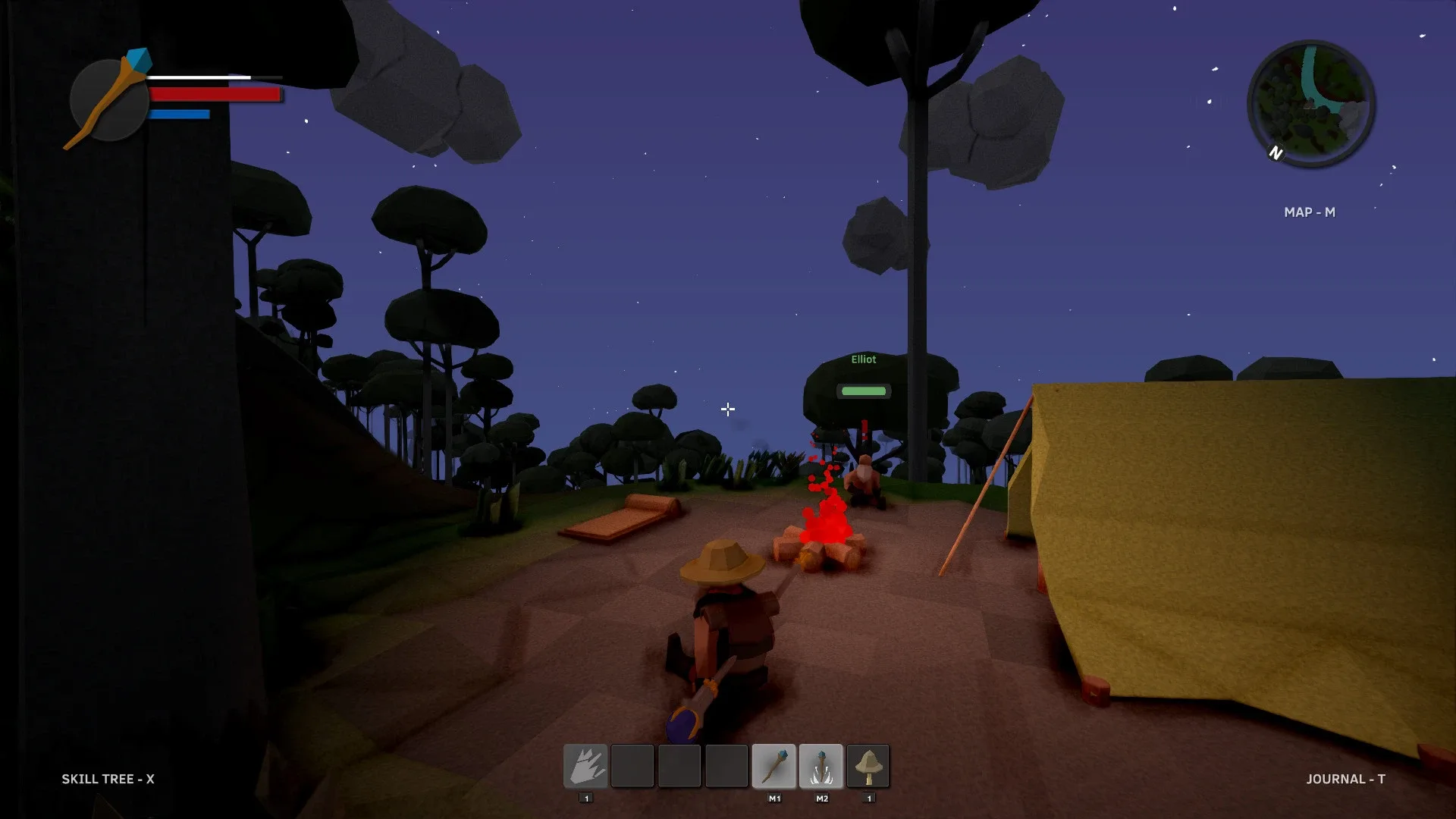Click the crosshair at screen center

pyautogui.click(x=728, y=409)
